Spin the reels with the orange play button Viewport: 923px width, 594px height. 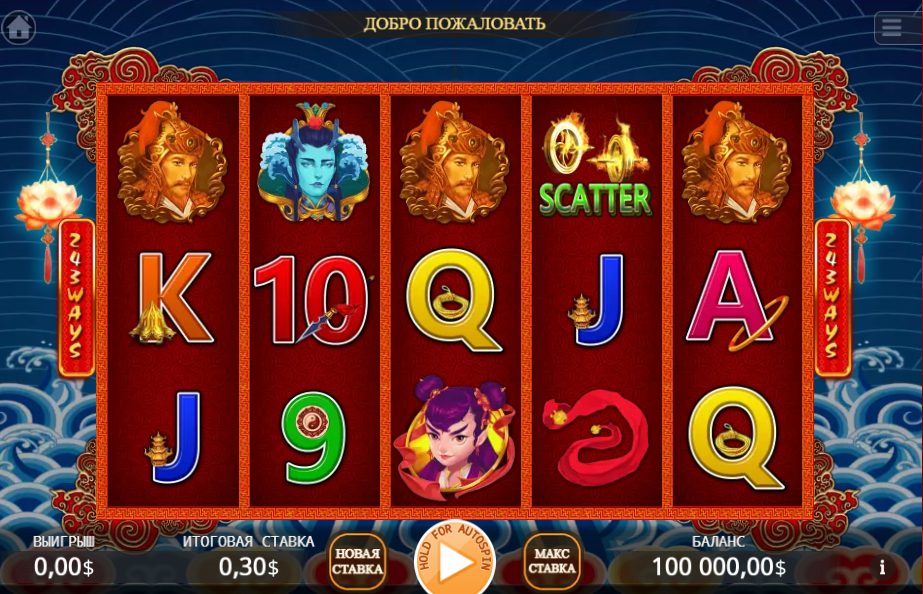455,563
